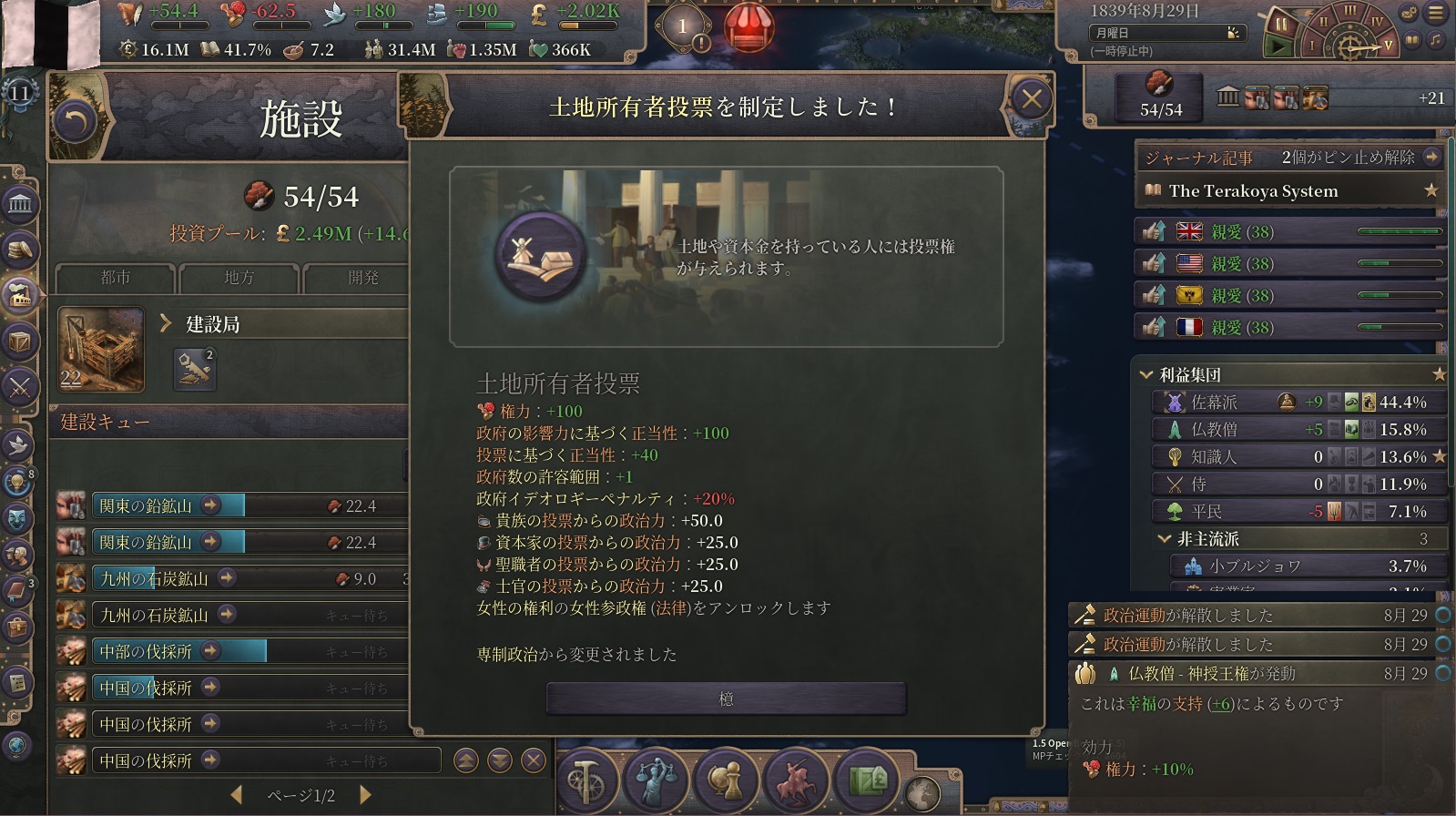Open the 開発 tab
The height and width of the screenshot is (816, 1456).
pos(361,277)
